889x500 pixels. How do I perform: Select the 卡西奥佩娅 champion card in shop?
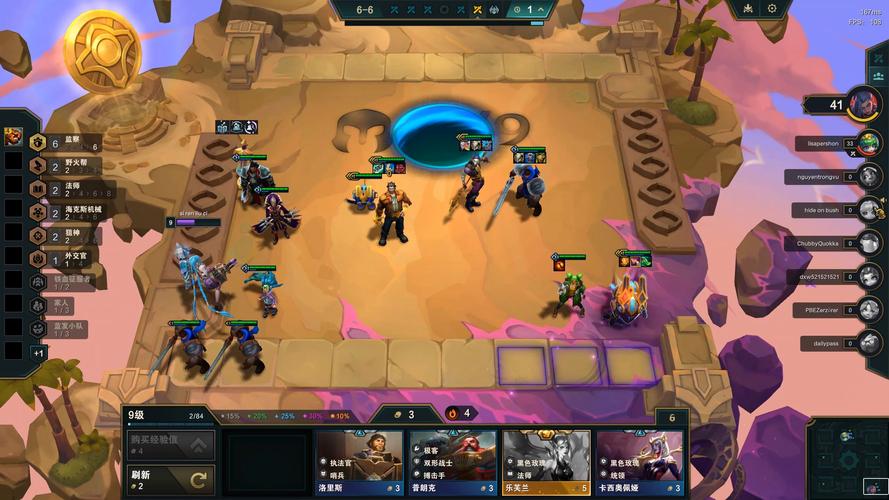(x=639, y=463)
